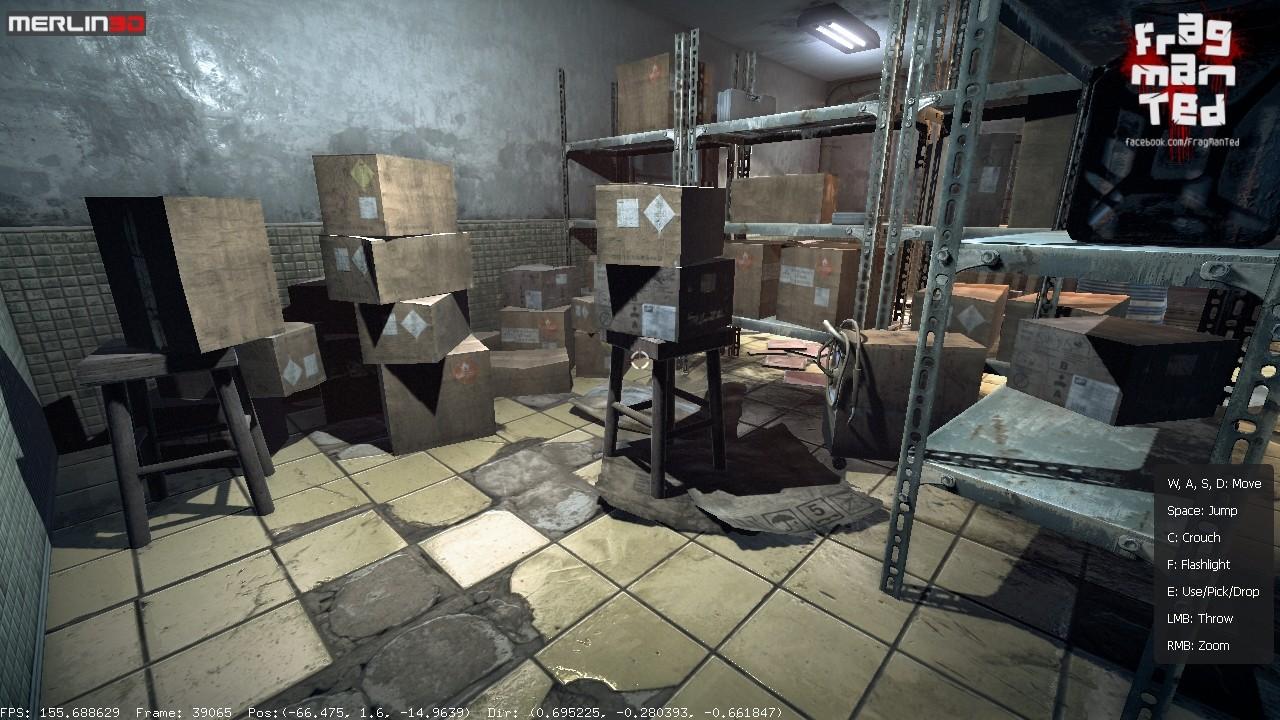
Task: Toggle zoom via 'RMB: Zoom' hint
Action: click(x=1198, y=646)
